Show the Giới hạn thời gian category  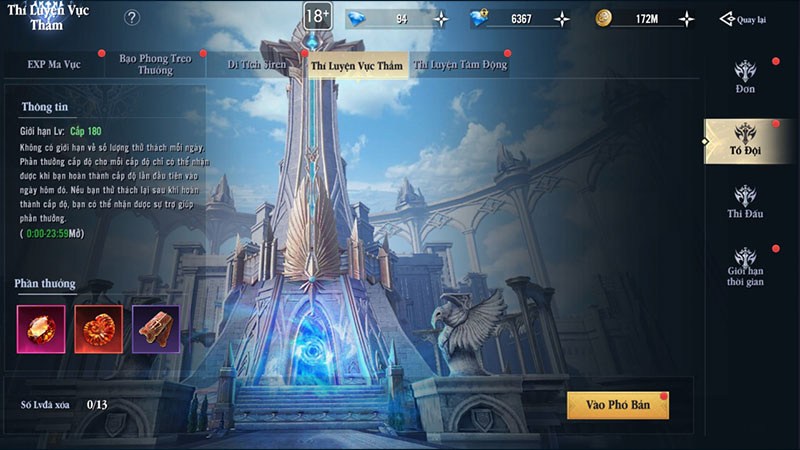(745, 267)
